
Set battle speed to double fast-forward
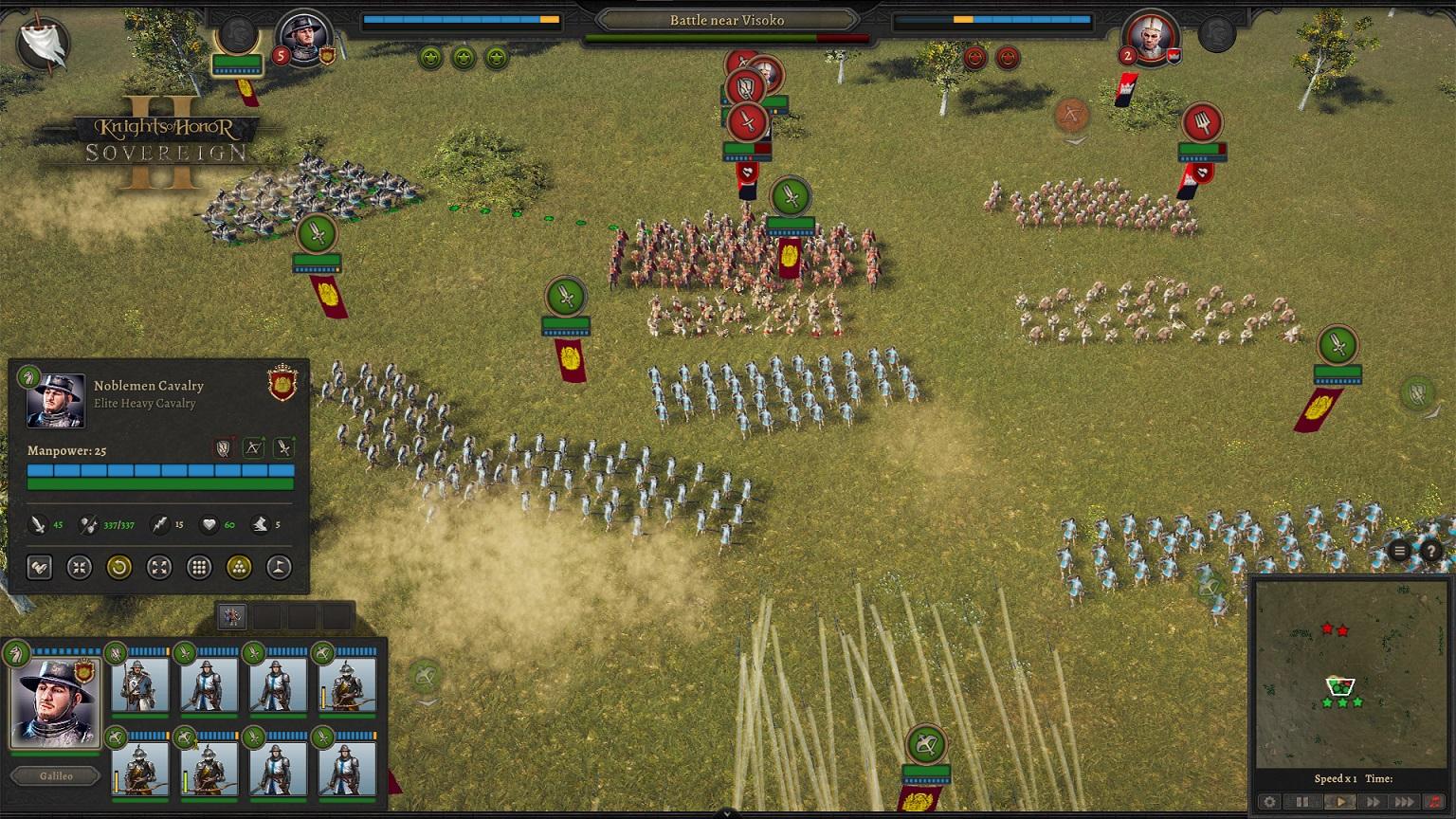[x=1373, y=802]
